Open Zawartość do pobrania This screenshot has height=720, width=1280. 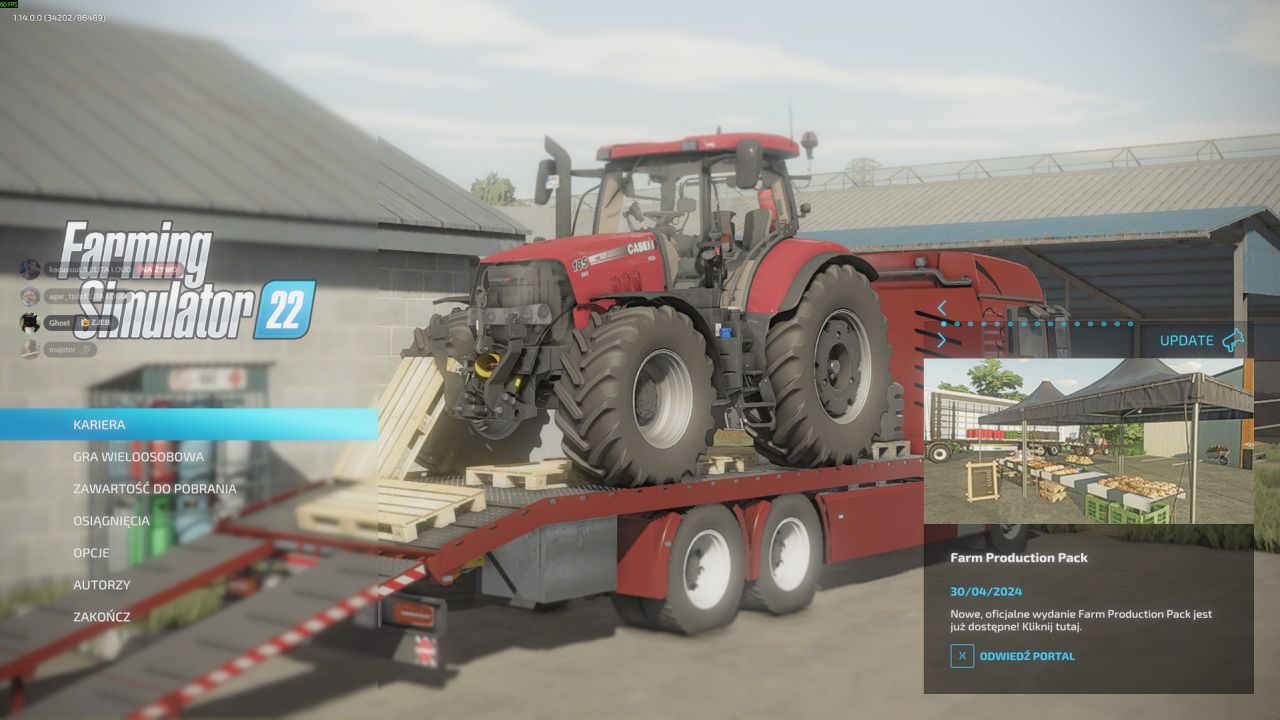coord(154,489)
